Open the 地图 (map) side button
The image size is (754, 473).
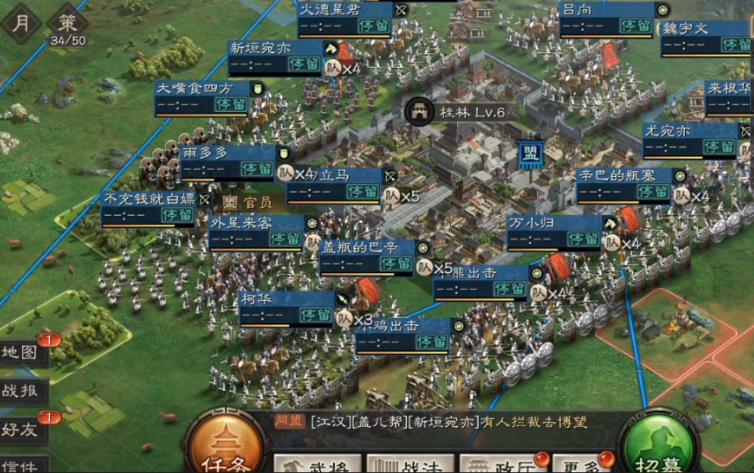point(21,352)
